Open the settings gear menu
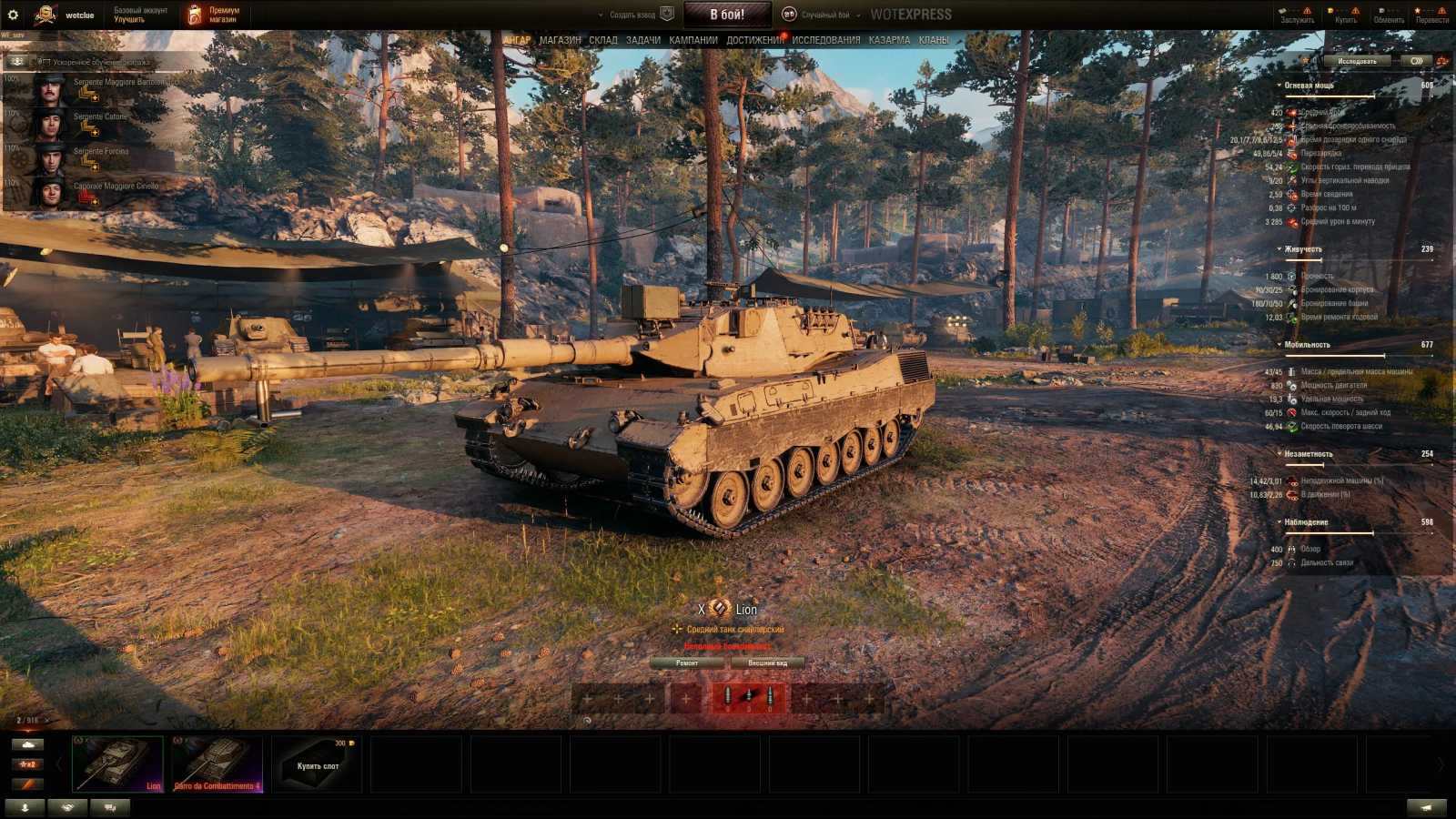This screenshot has height=819, width=1456. pyautogui.click(x=13, y=13)
